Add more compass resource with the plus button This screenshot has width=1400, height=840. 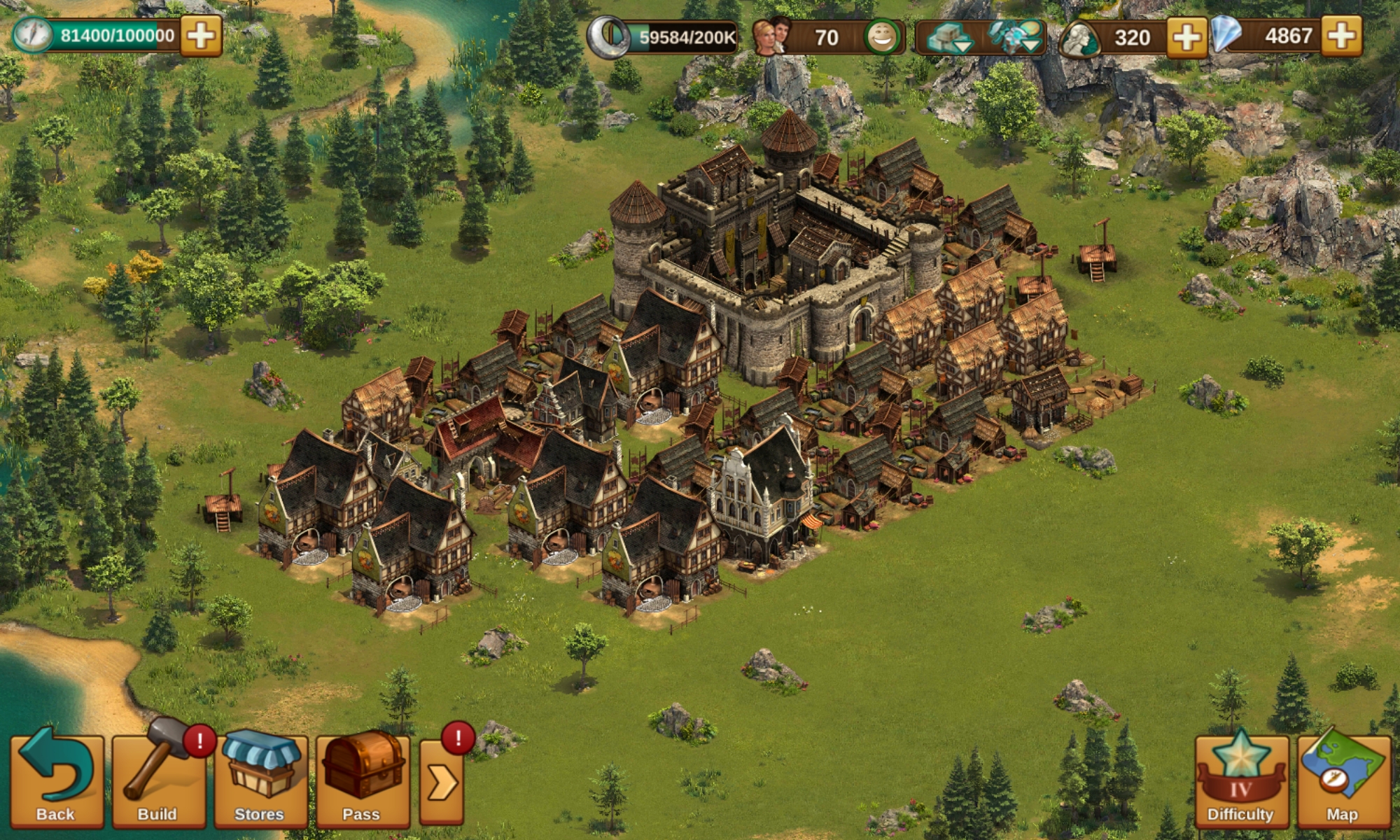pyautogui.click(x=201, y=36)
